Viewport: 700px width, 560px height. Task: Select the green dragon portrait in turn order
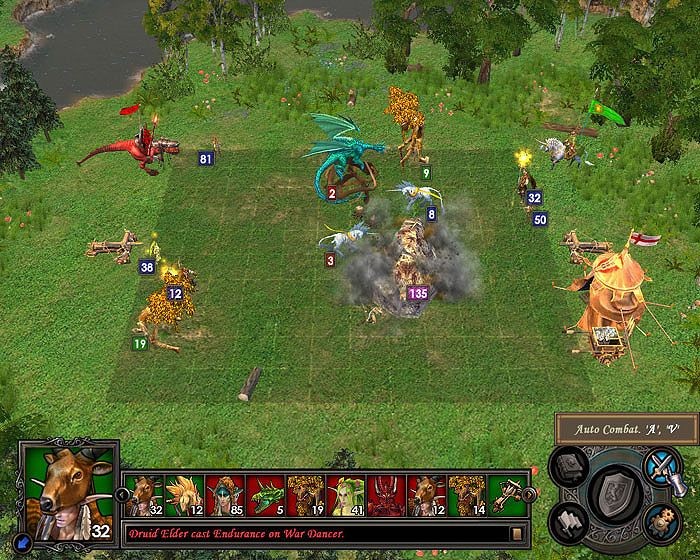(262, 494)
